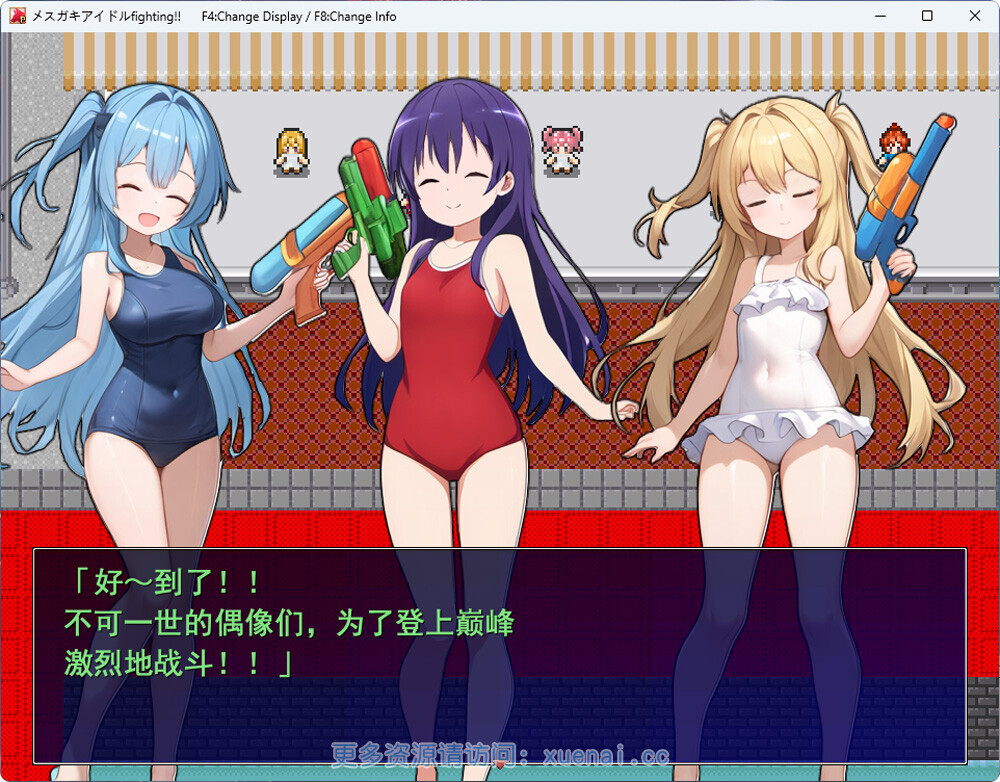Advance the green dialogue text box
Viewport: 1000px width, 782px height.
tap(499, 655)
